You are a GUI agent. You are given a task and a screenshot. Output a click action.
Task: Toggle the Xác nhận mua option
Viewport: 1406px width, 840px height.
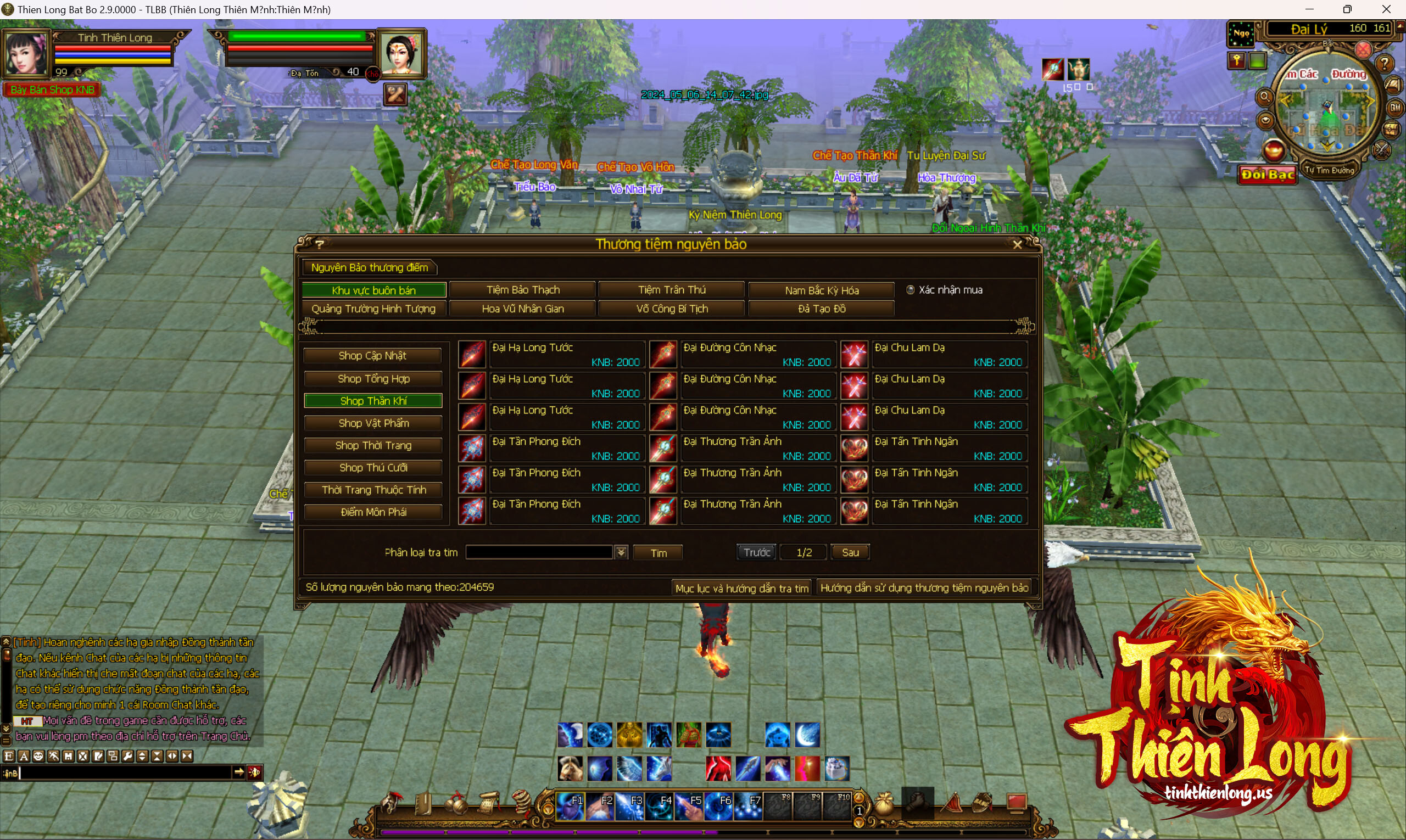point(911,290)
